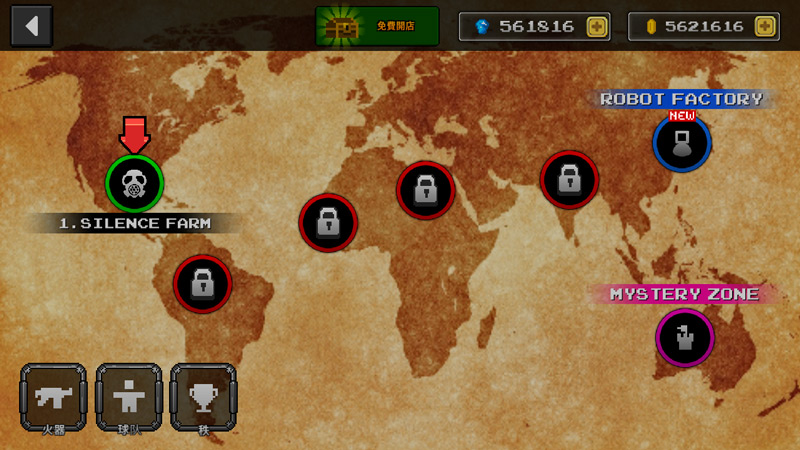
Task: Open the team menu with figure icon
Action: (128, 397)
